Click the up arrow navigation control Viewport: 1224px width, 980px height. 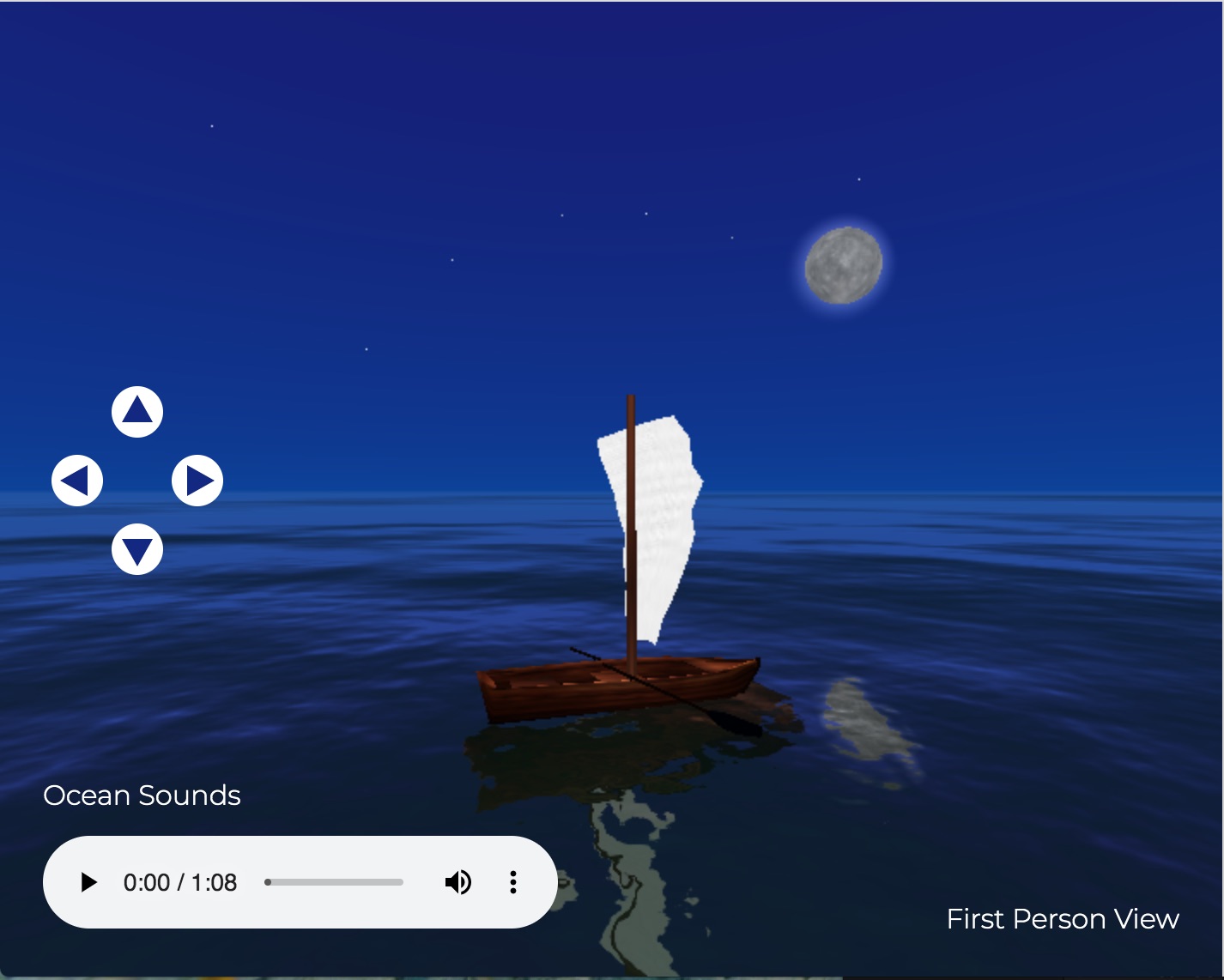[x=137, y=411]
